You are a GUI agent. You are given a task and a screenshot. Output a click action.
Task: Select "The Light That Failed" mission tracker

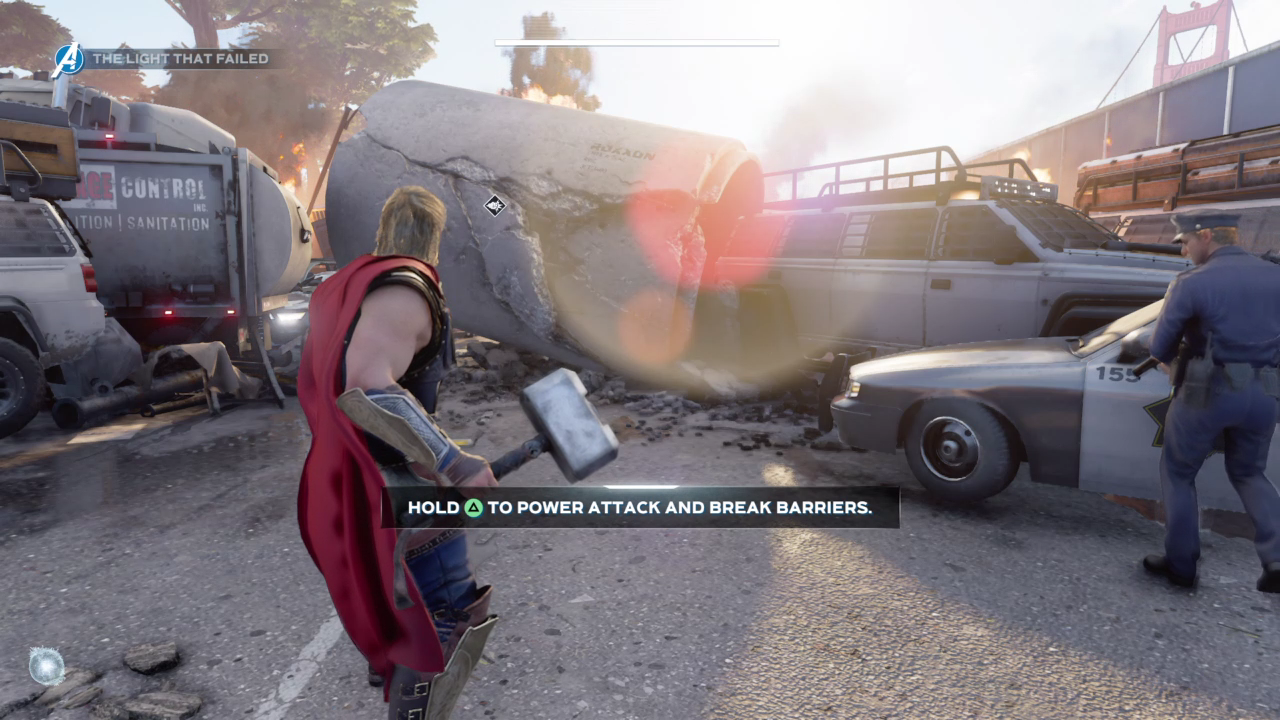tap(181, 59)
